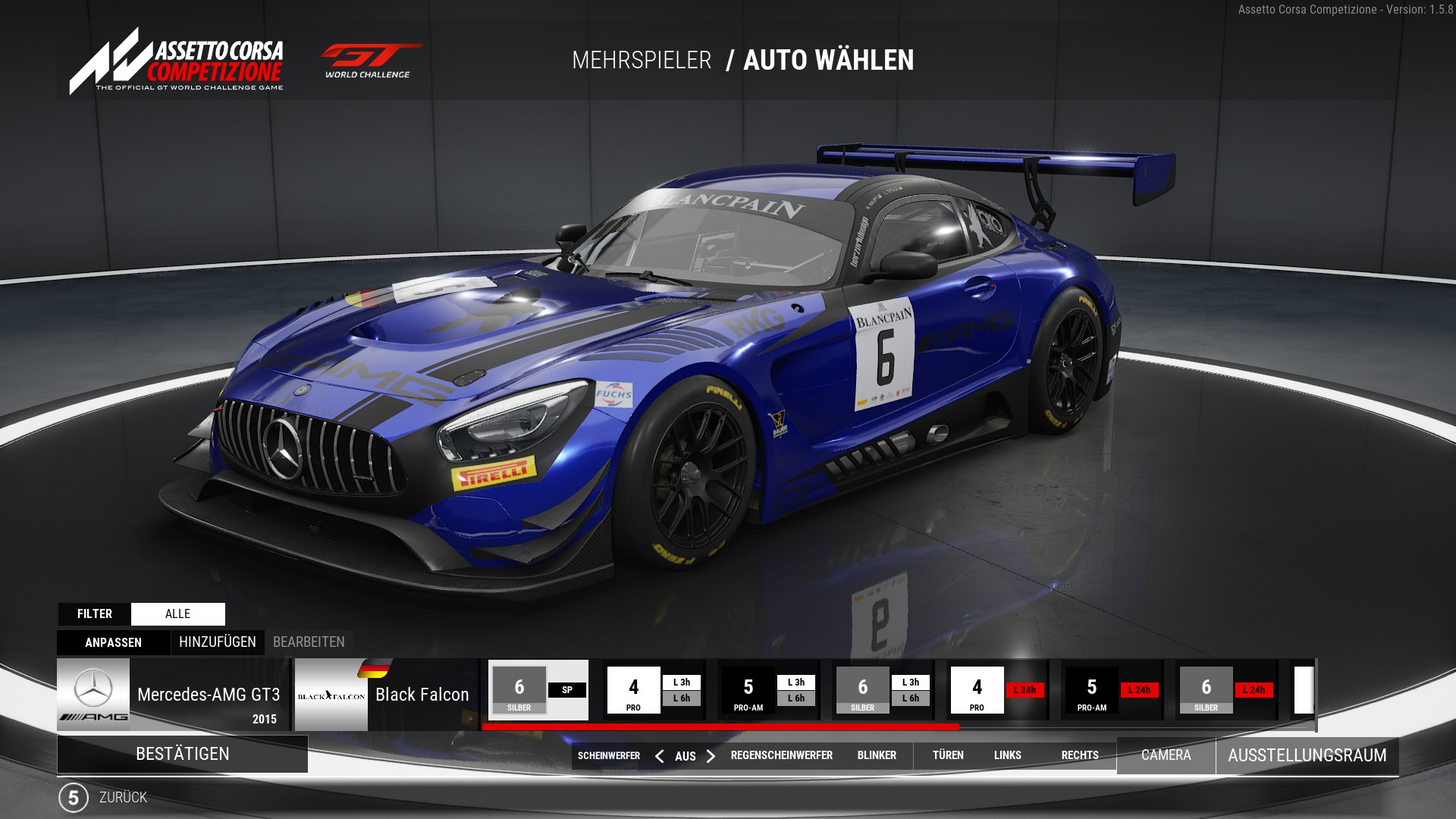The width and height of the screenshot is (1456, 819).
Task: Toggle the Regenscheinwerfer lights
Action: (x=781, y=755)
